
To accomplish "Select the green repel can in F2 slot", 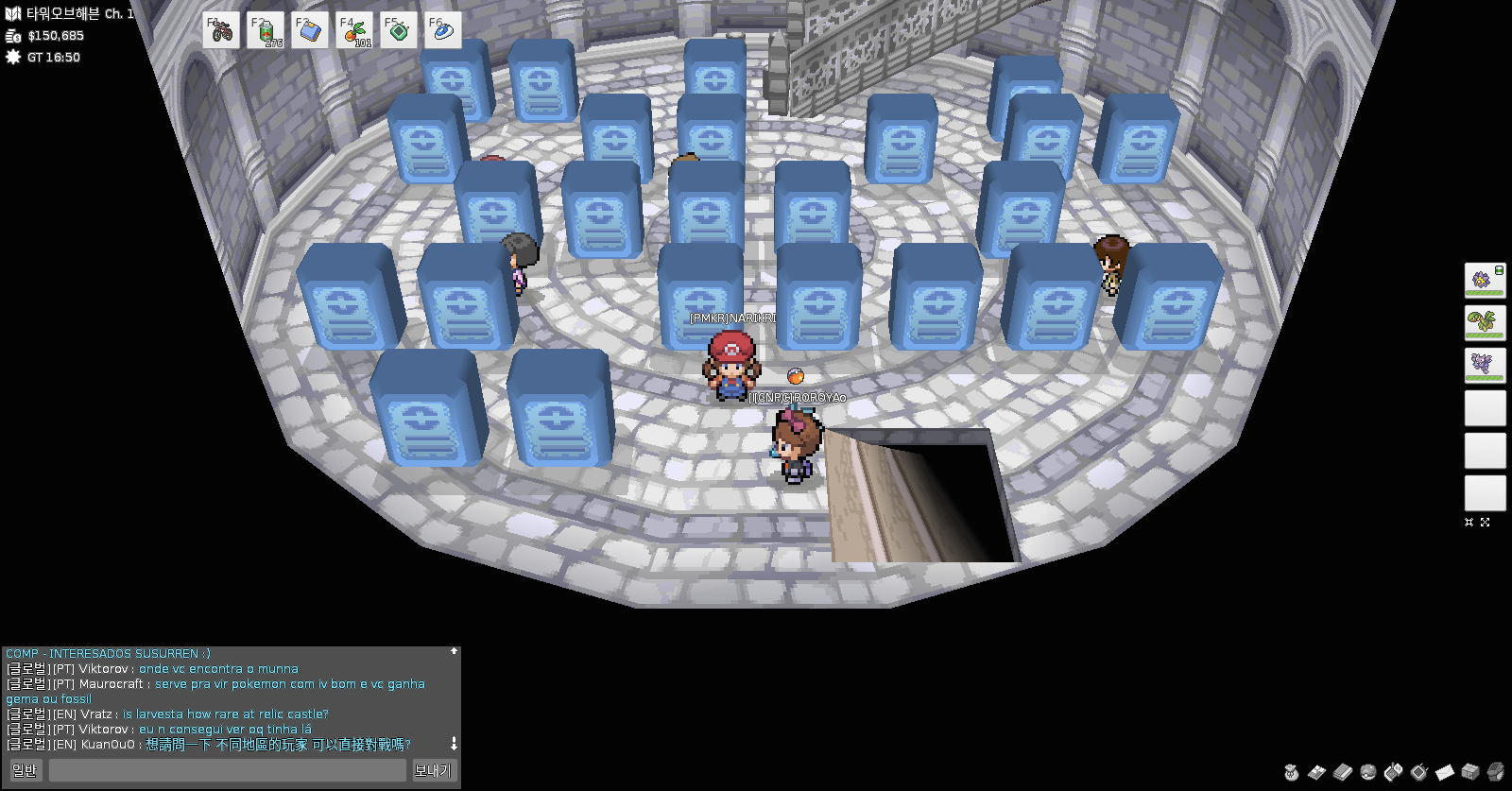I will [x=266, y=31].
